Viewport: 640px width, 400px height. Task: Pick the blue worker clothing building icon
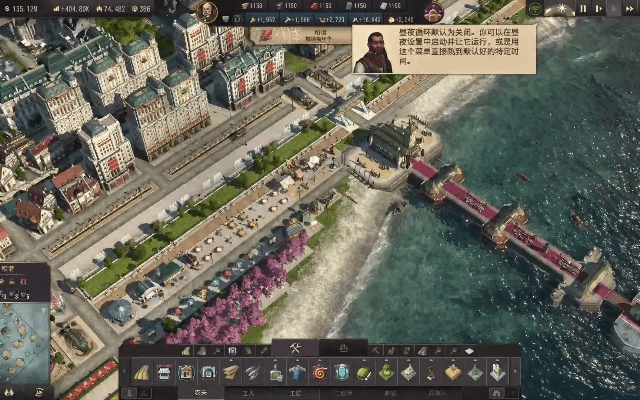[297, 372]
